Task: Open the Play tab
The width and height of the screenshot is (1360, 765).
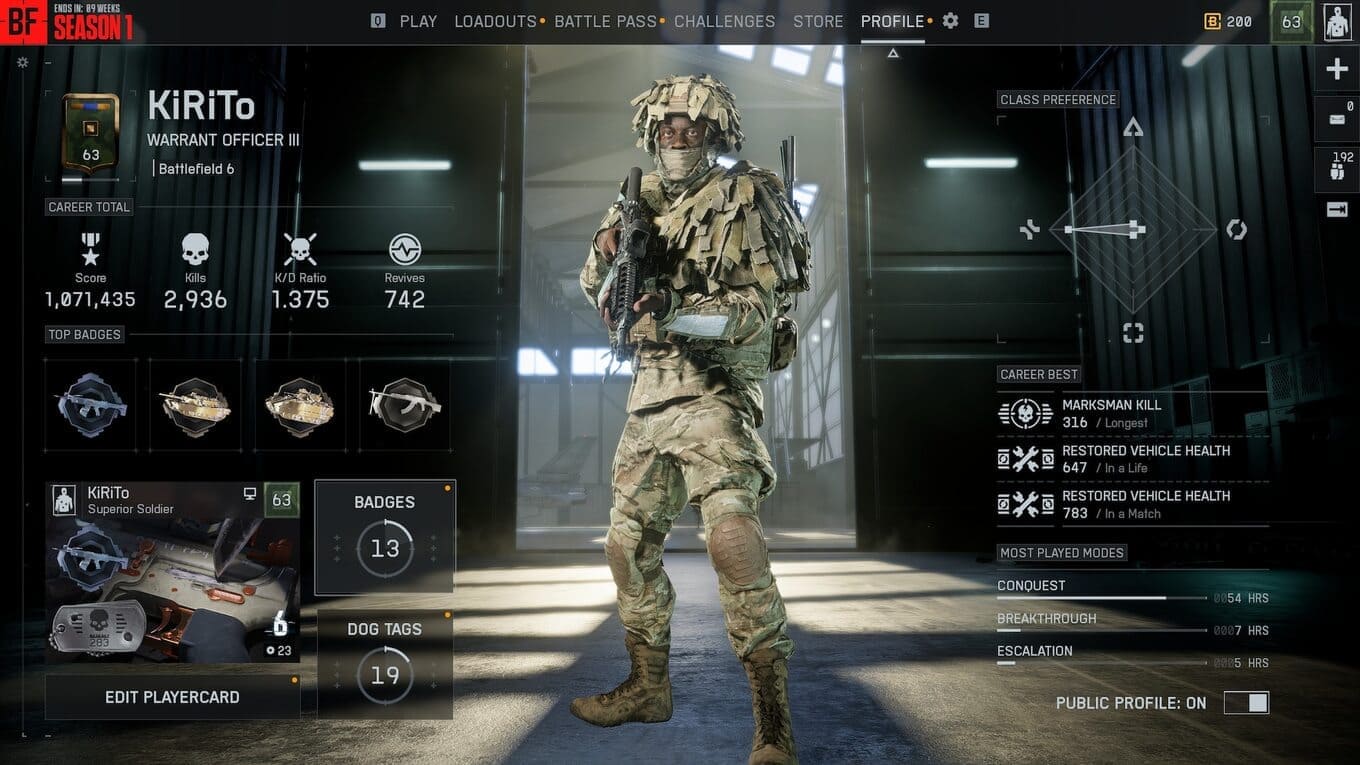Action: [x=418, y=21]
